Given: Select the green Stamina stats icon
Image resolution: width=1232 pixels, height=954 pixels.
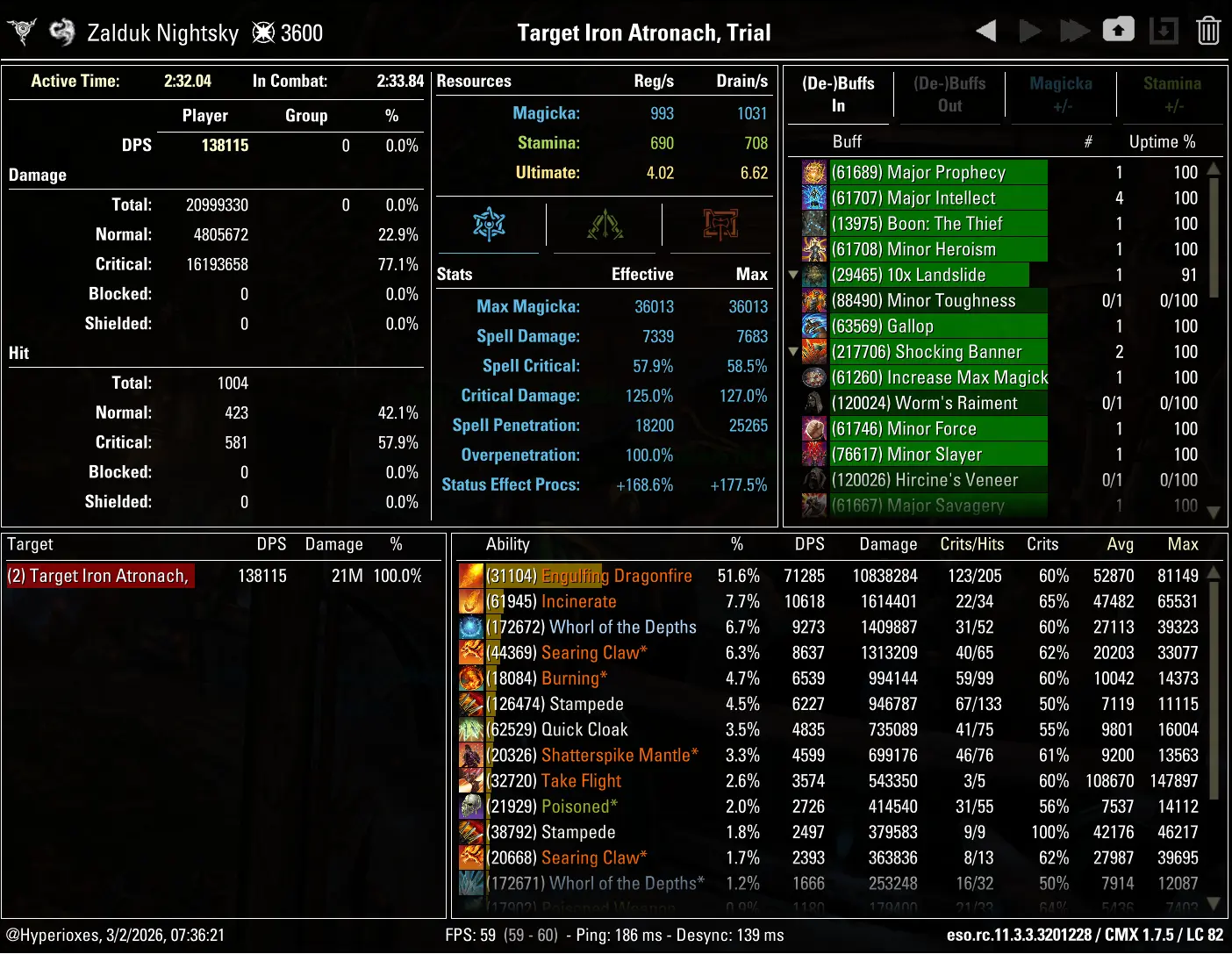Looking at the screenshot, I should click(x=604, y=226).
